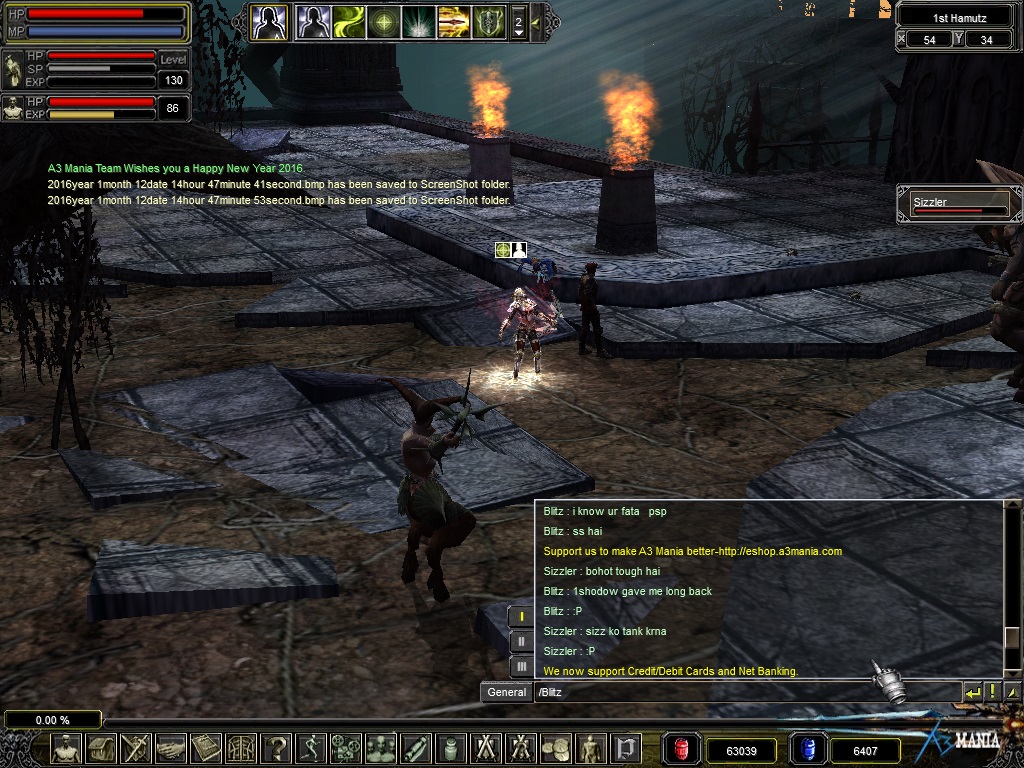The image size is (1024, 768).
Task: Use the blue MP potion
Action: pyautogui.click(x=807, y=749)
